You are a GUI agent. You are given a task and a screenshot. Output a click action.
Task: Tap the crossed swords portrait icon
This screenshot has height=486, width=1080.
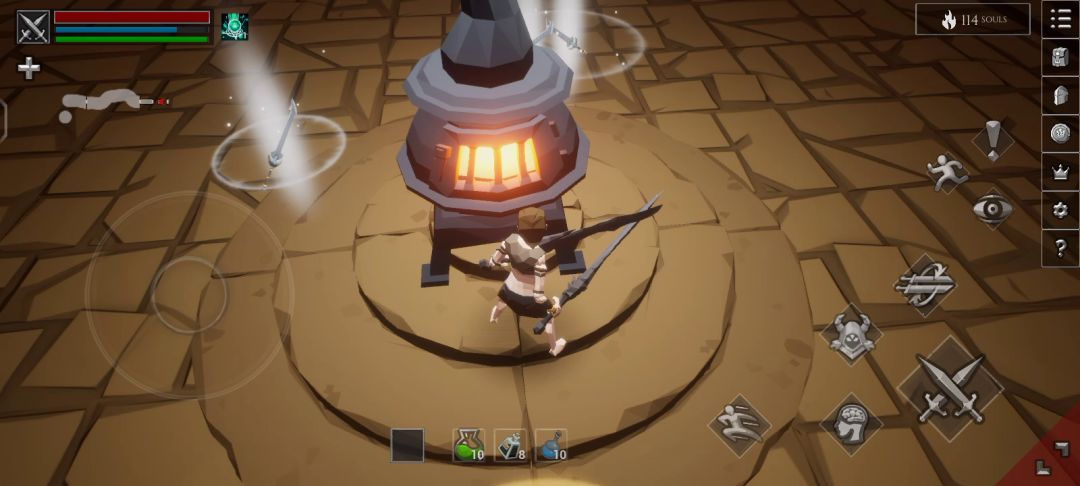(33, 26)
